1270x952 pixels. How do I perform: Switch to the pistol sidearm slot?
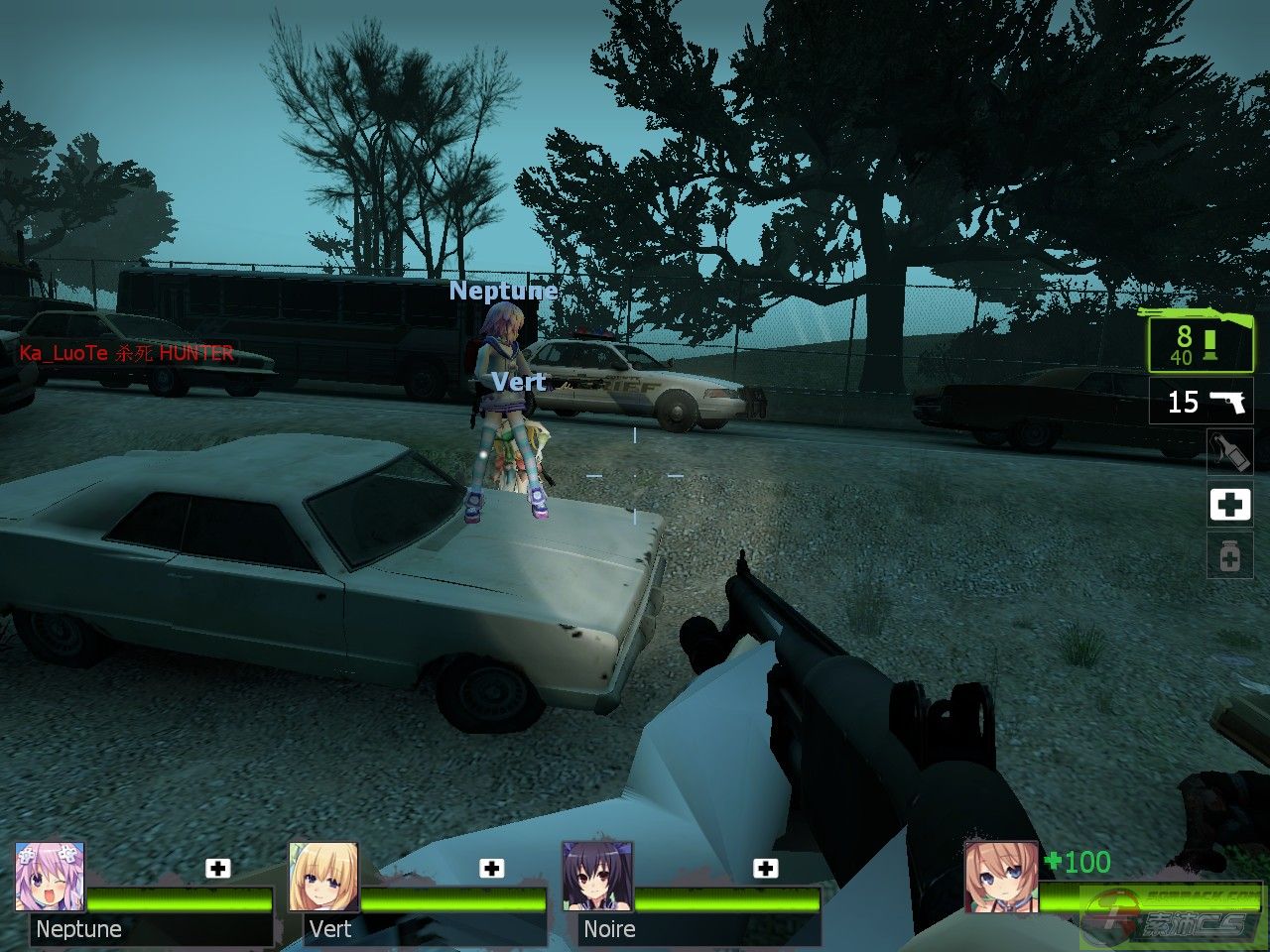click(1201, 401)
